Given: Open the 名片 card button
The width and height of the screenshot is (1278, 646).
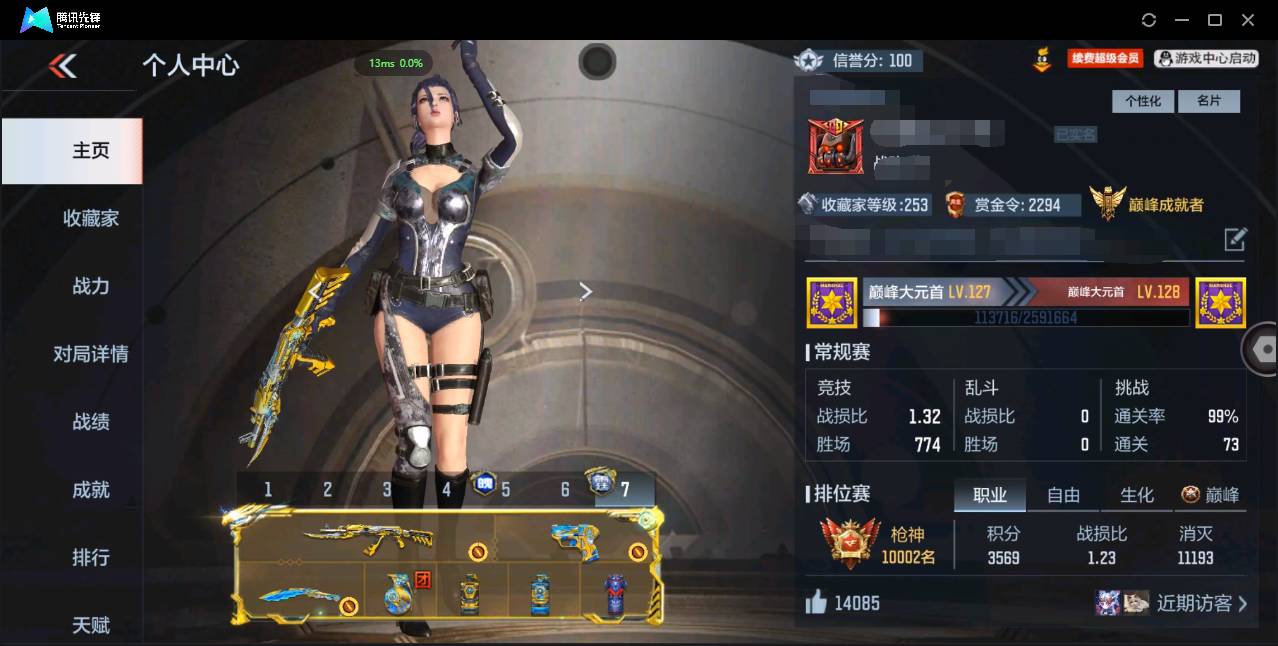Looking at the screenshot, I should coord(1208,101).
